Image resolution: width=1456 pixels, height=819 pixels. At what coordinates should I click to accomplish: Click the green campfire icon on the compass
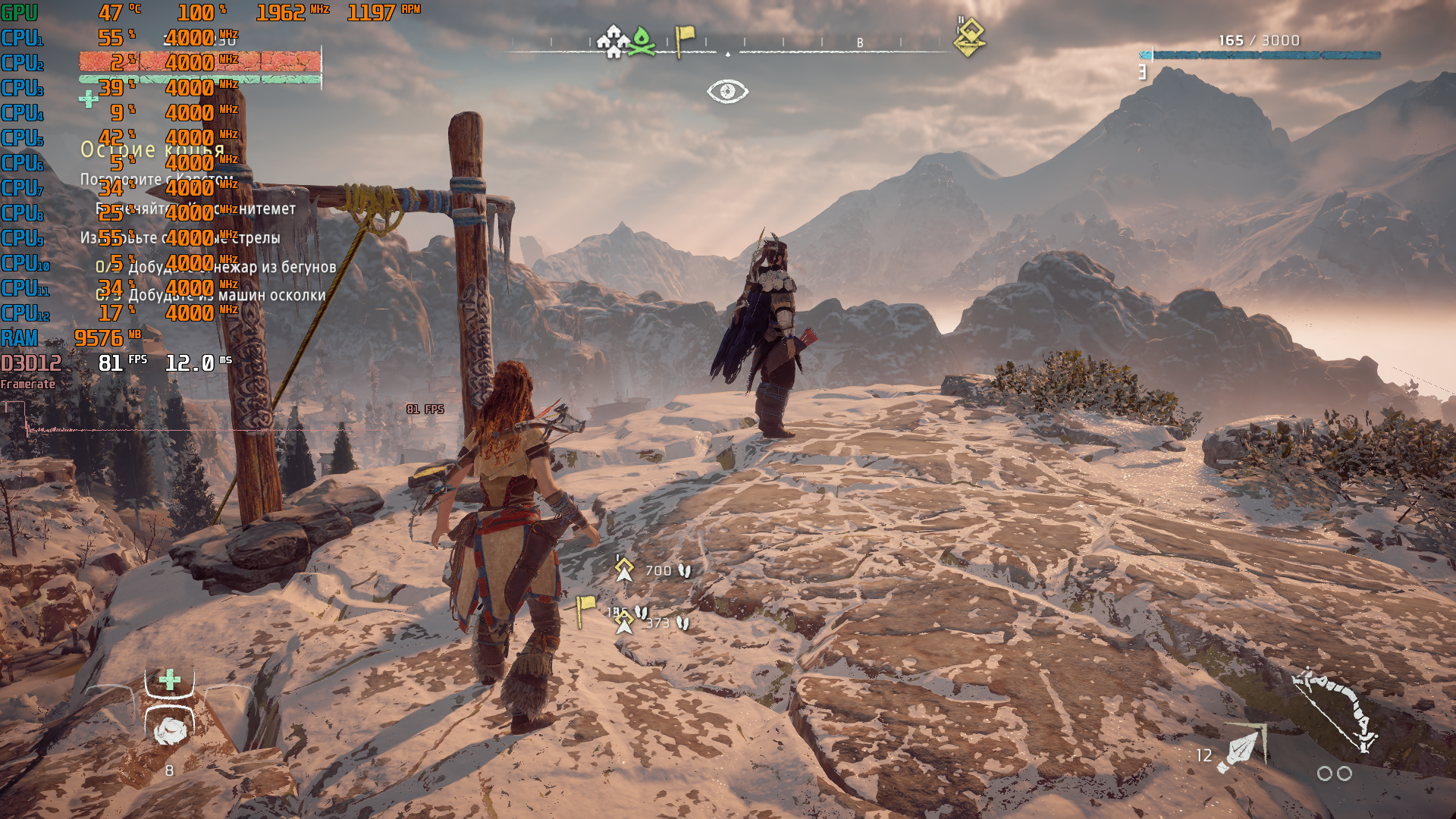642,40
